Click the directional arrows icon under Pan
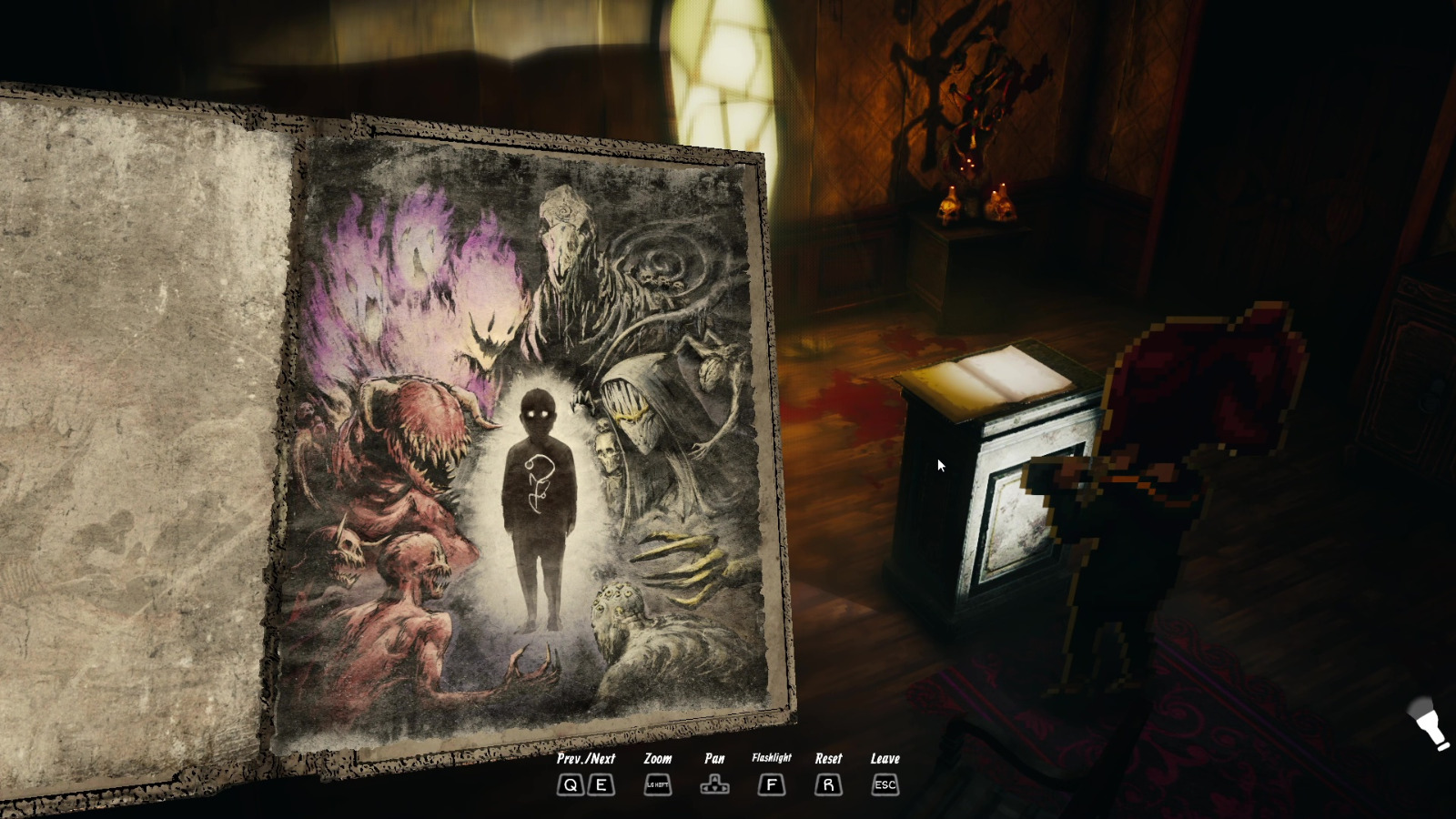This screenshot has width=1456, height=819. (715, 784)
